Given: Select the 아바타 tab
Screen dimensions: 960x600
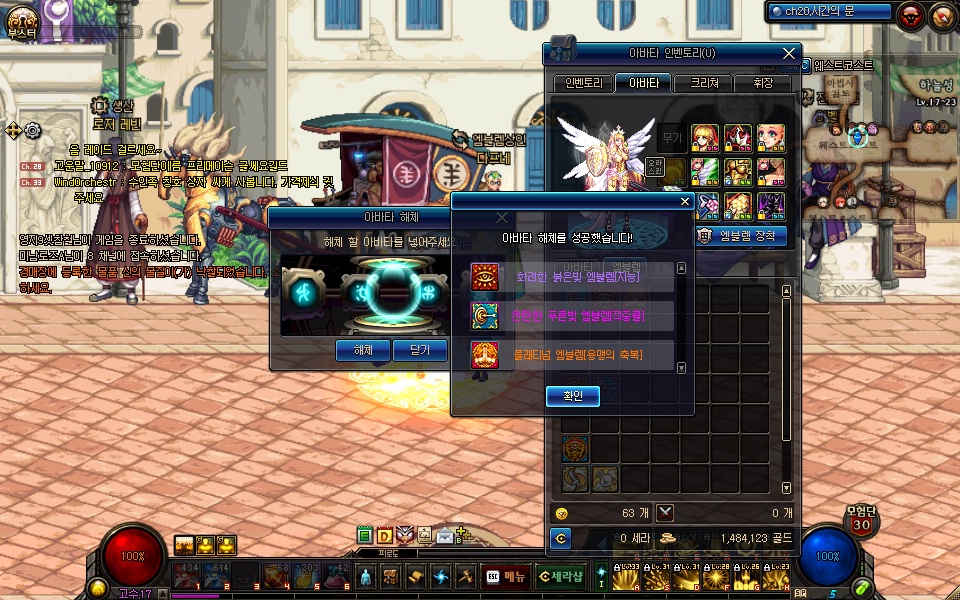Looking at the screenshot, I should 642,83.
